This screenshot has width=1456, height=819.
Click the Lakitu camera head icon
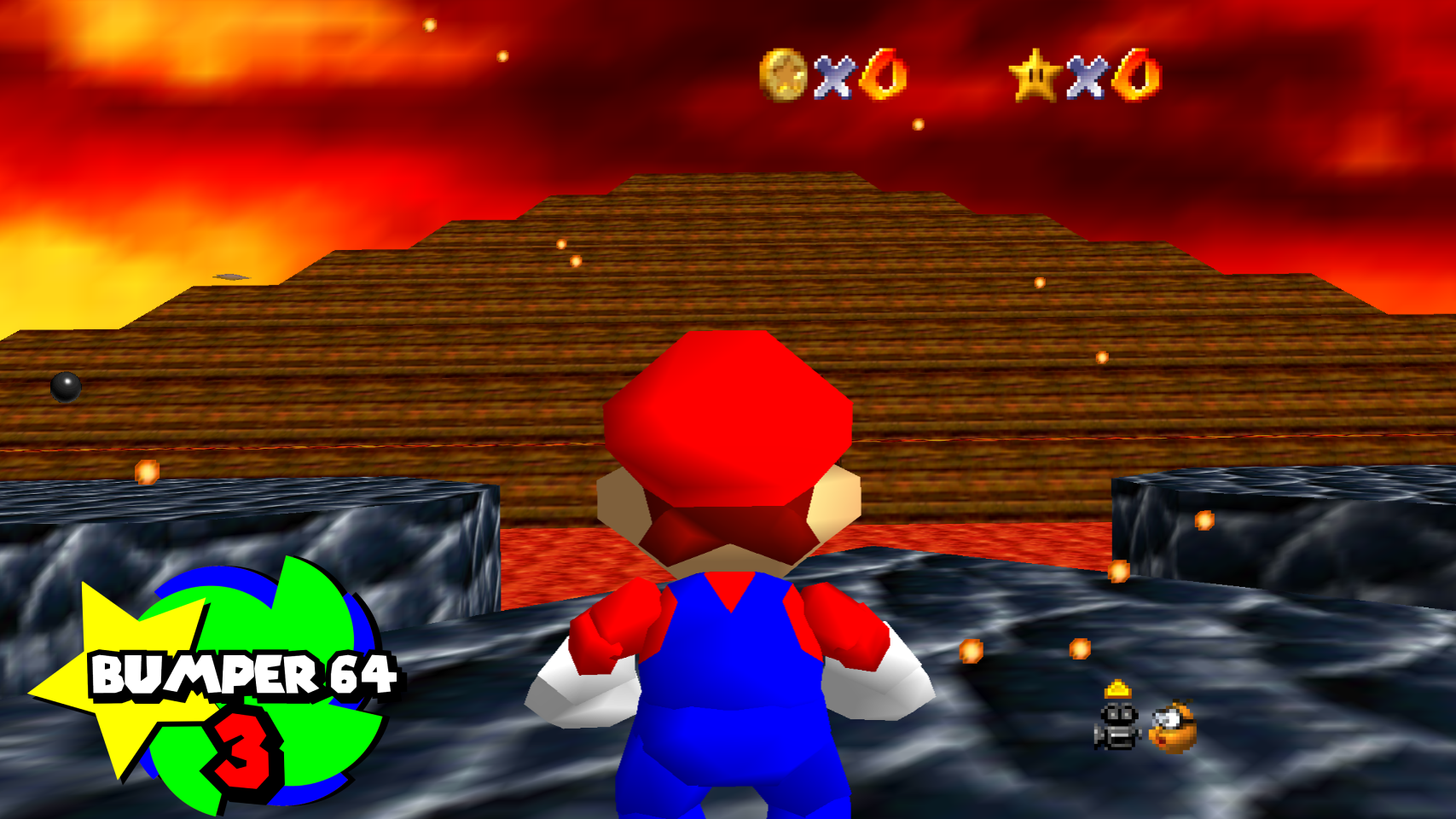(1173, 727)
